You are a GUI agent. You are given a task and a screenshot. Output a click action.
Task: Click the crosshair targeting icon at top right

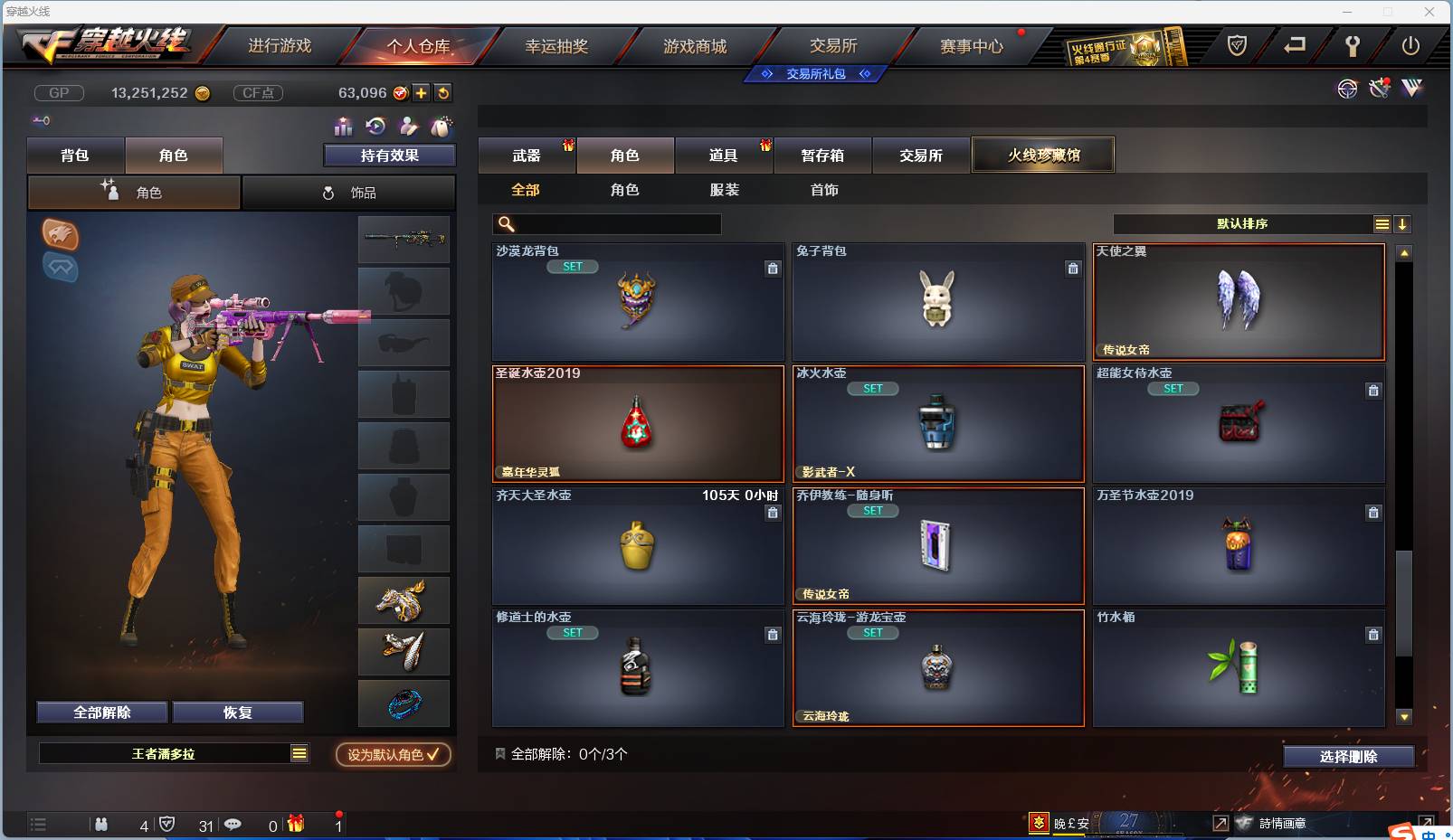click(1347, 89)
